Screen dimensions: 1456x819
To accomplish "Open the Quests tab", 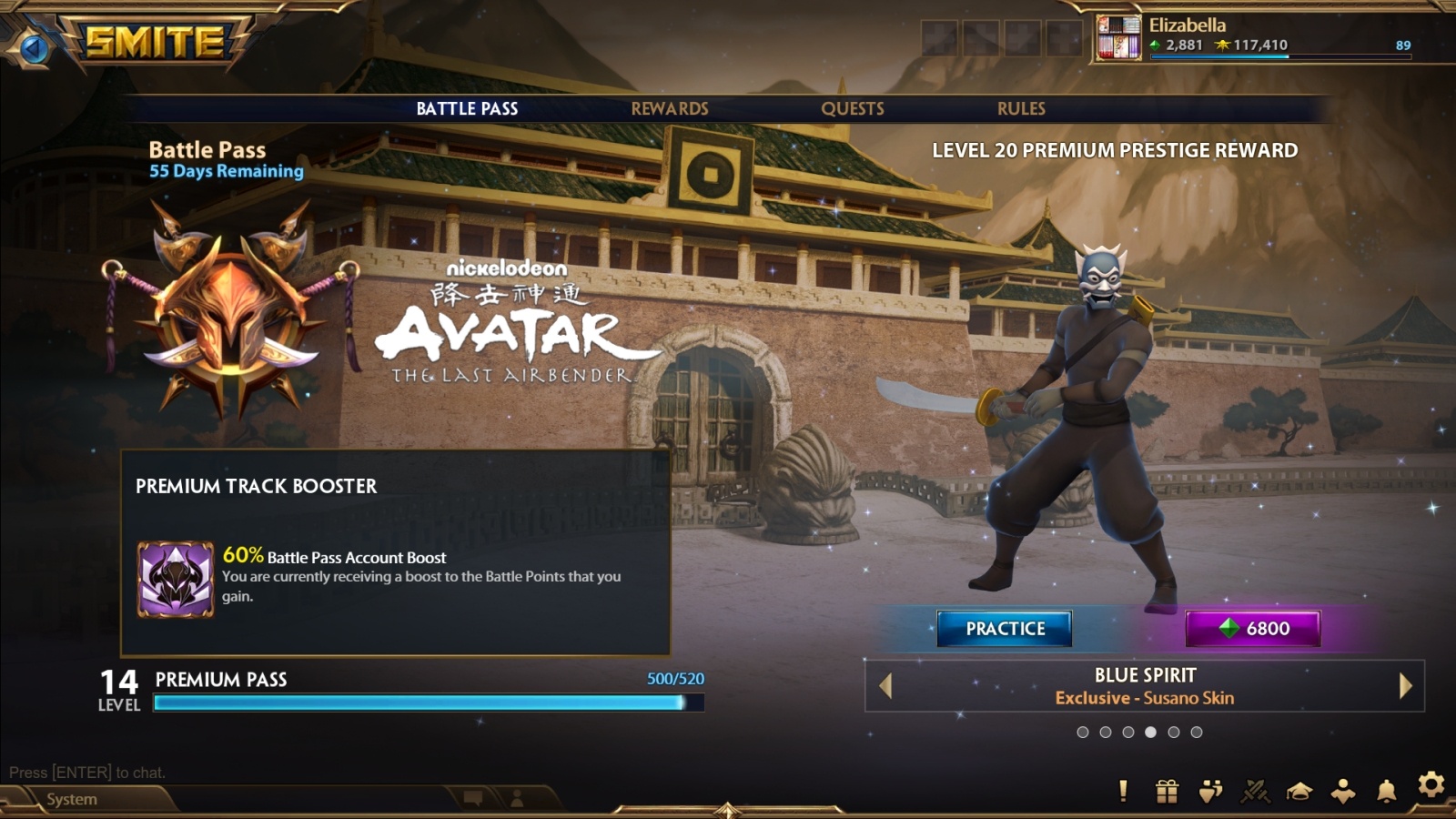I will (852, 108).
